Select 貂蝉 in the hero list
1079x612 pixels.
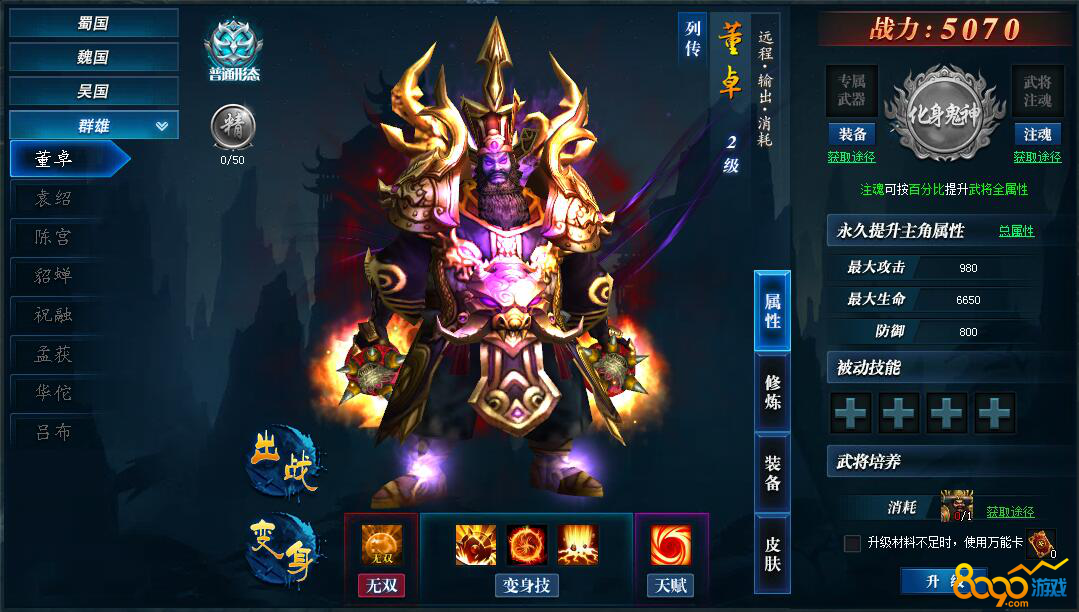click(54, 276)
